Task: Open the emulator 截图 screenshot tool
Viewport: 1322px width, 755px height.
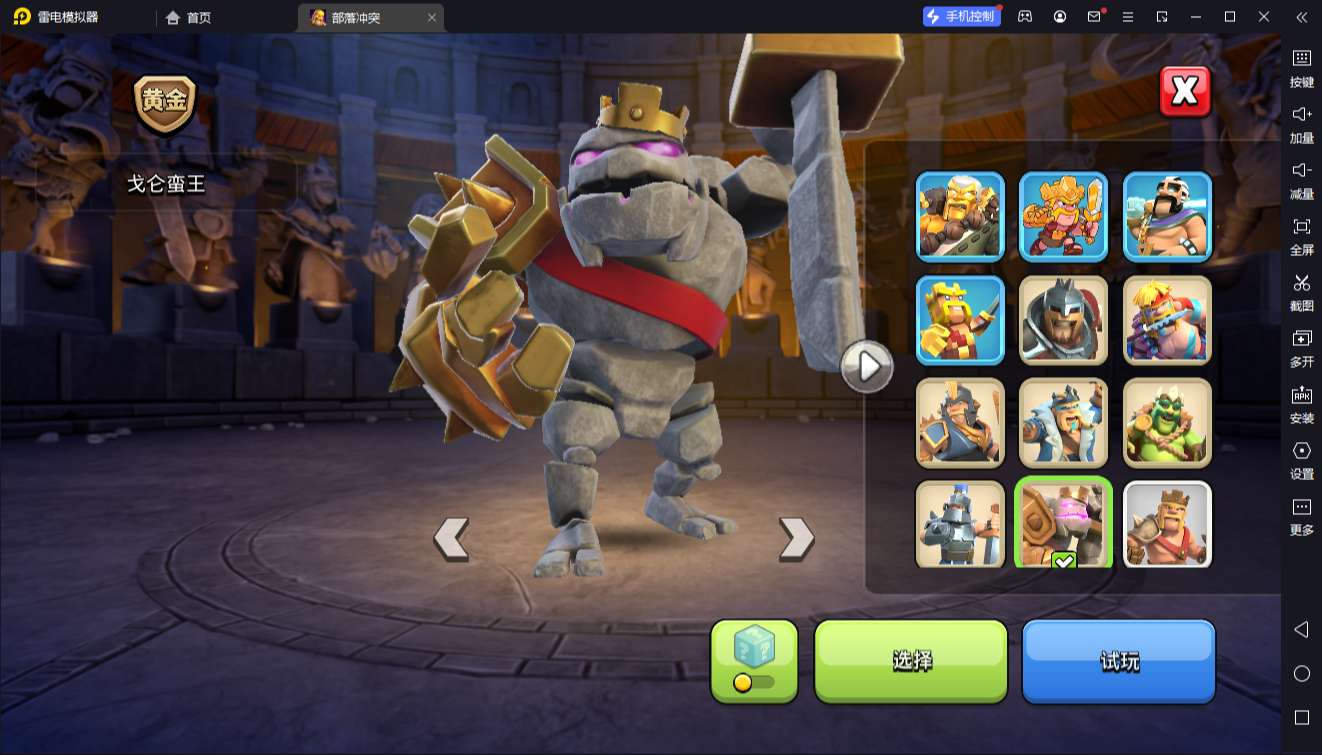Action: [1301, 290]
